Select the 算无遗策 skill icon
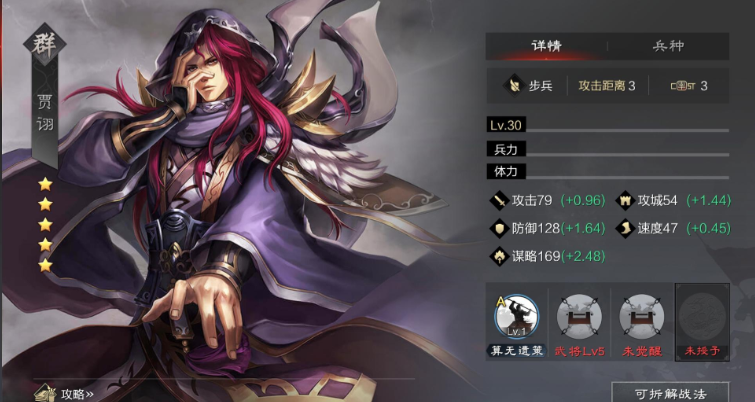 517,316
